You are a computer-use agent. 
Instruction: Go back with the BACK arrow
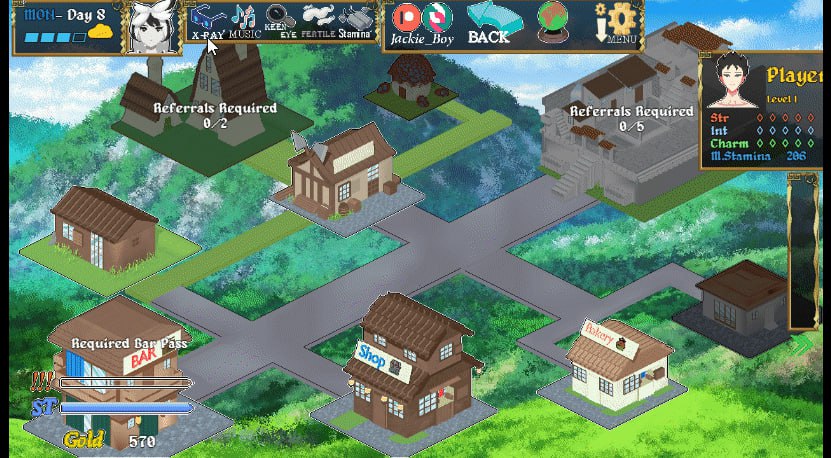click(488, 23)
